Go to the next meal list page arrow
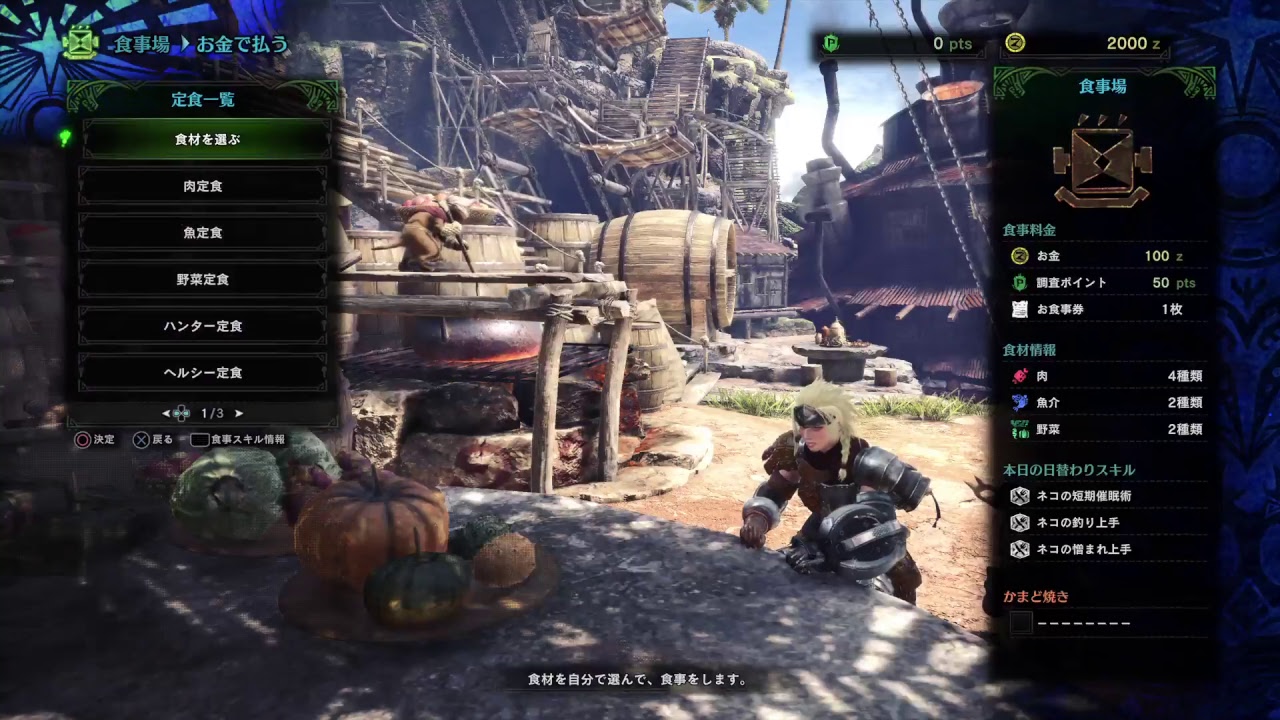 point(239,413)
